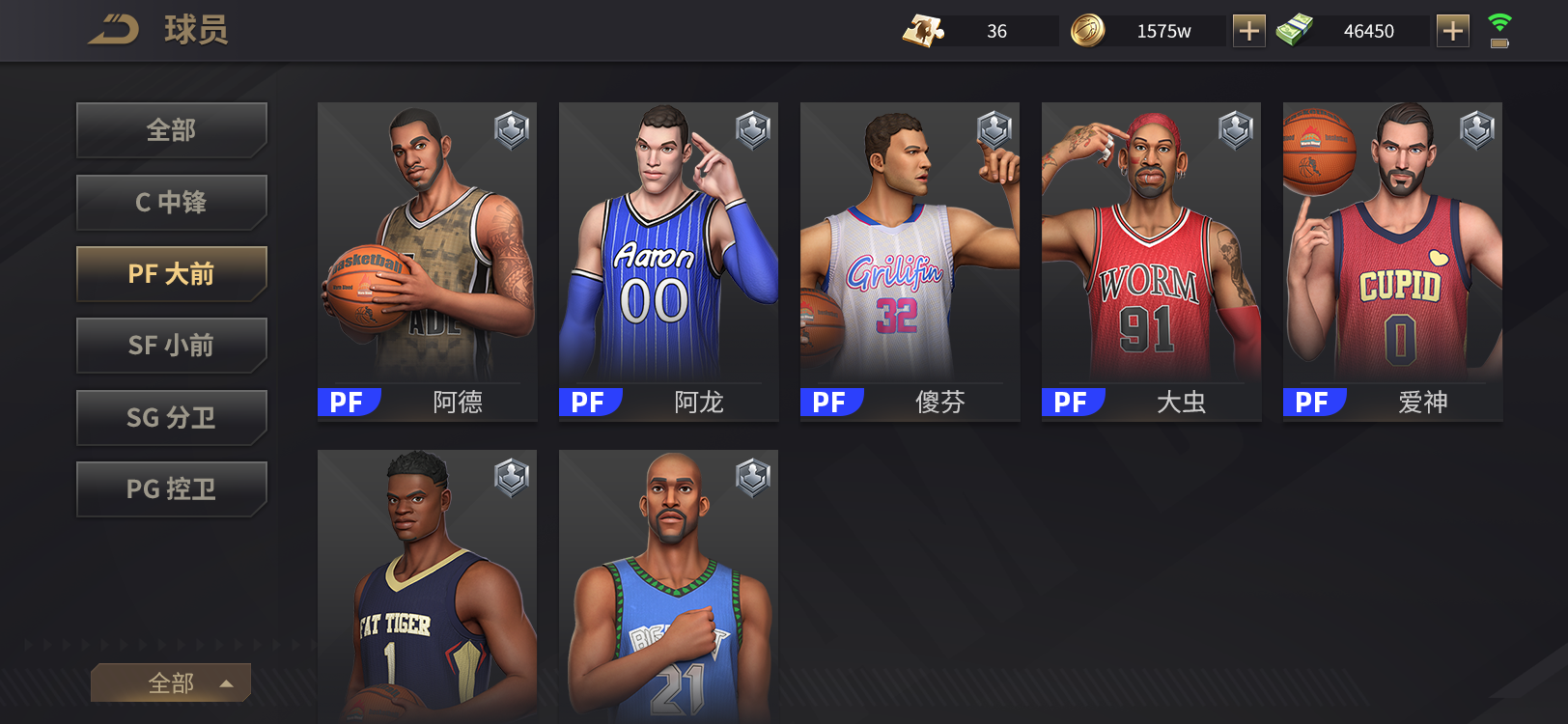Show all players with the top 全部 tab

(x=171, y=129)
